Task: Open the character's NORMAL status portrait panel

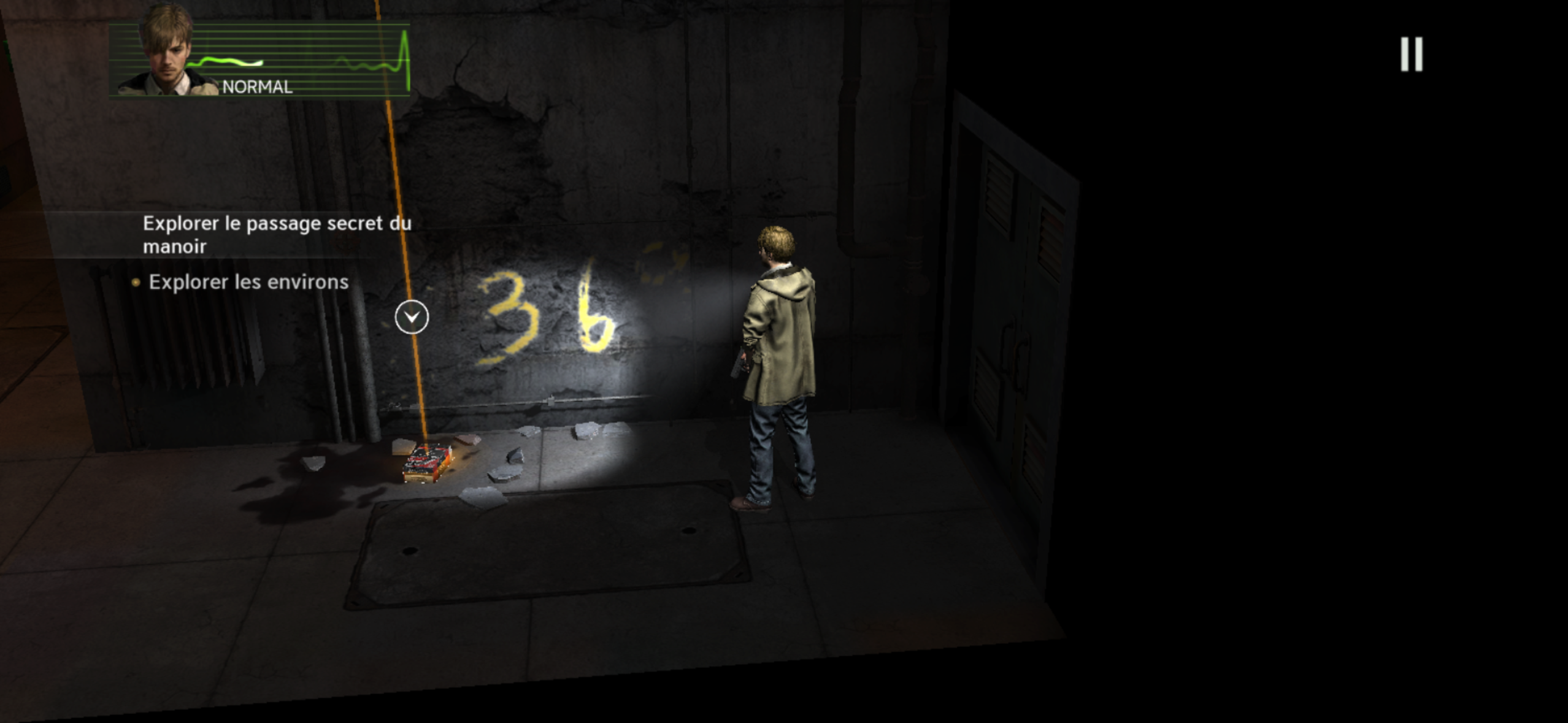Action: [x=259, y=60]
